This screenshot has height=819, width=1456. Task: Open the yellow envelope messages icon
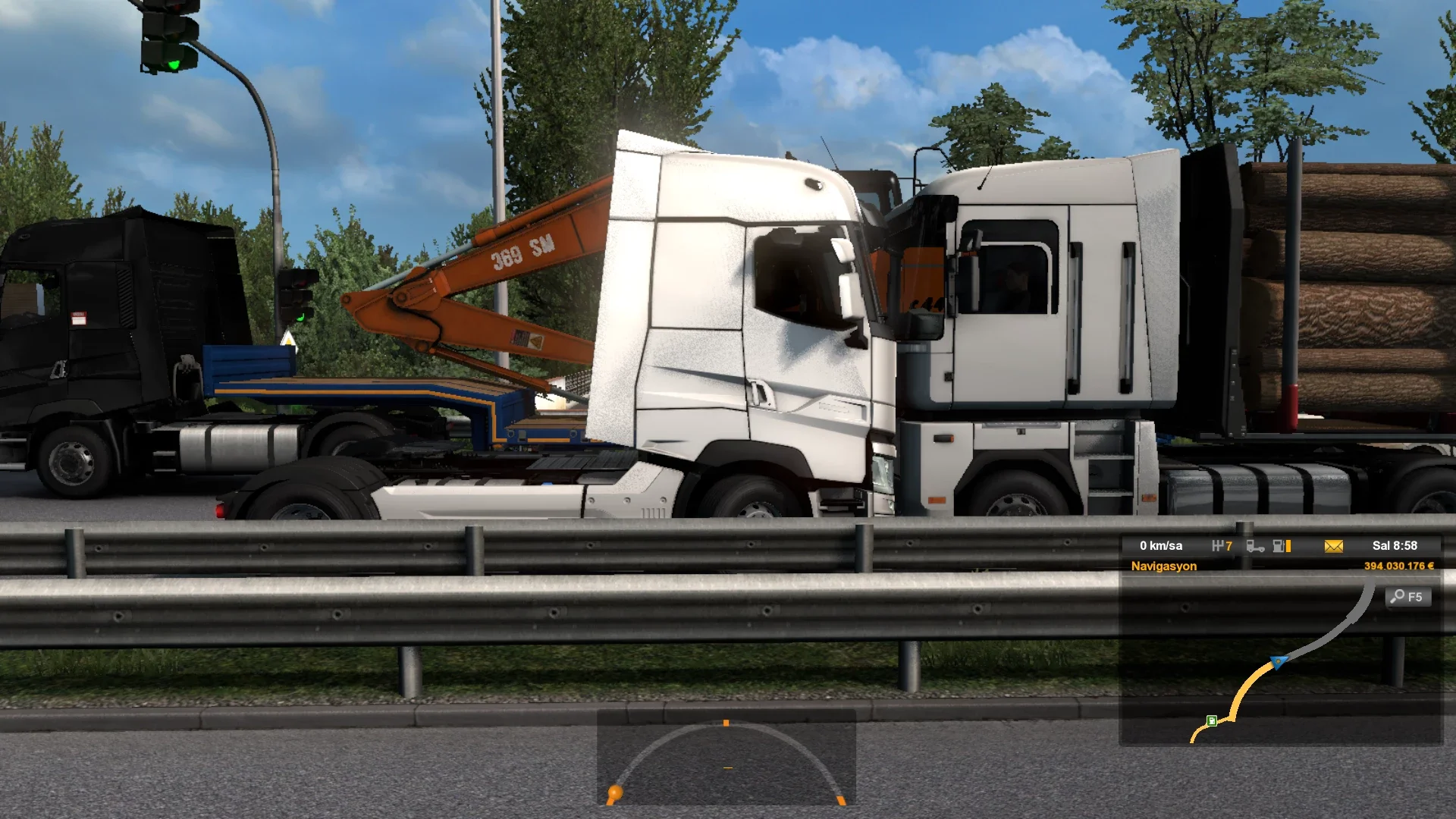(x=1333, y=546)
